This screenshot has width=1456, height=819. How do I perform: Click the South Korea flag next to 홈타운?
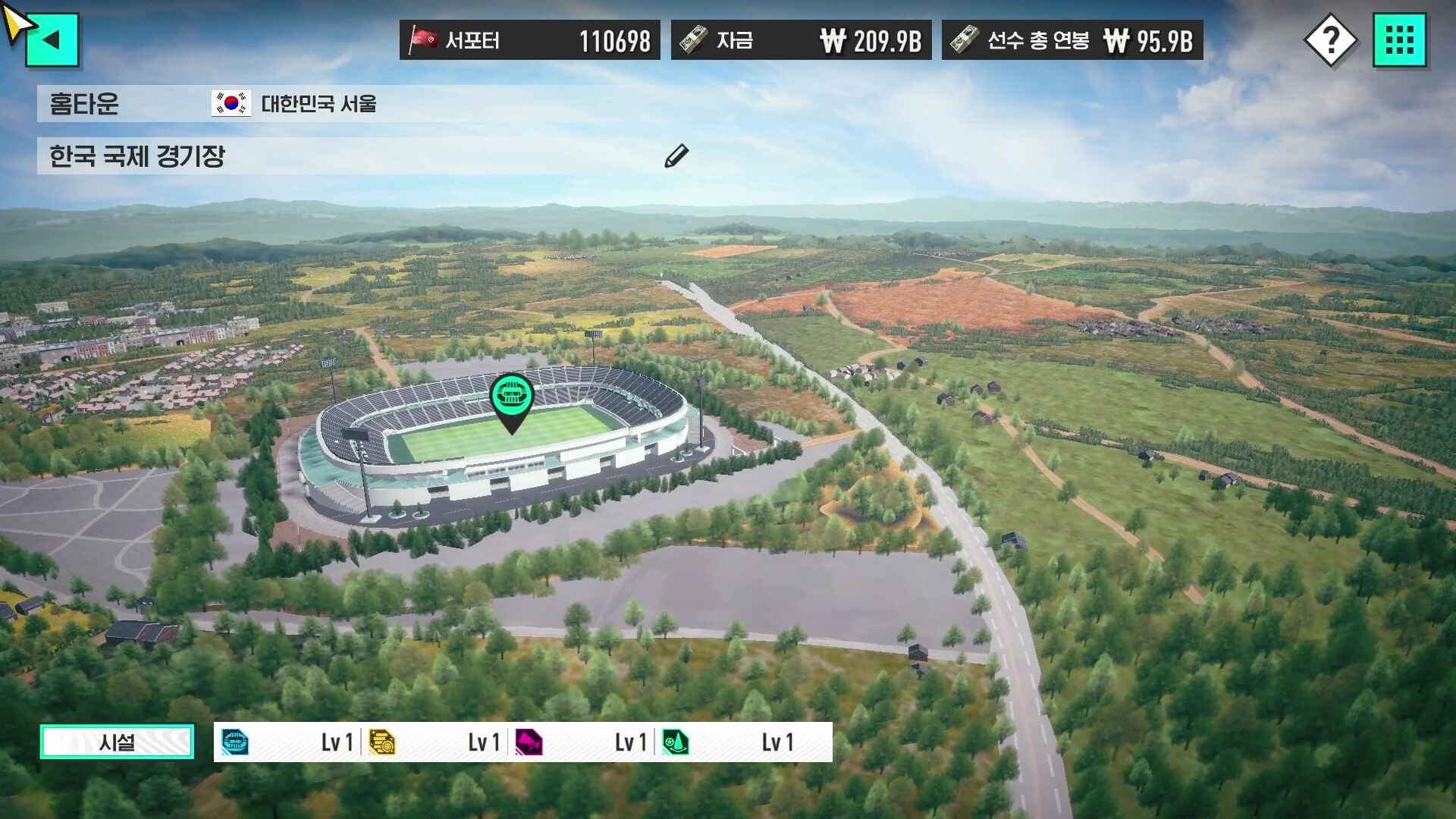(x=230, y=104)
